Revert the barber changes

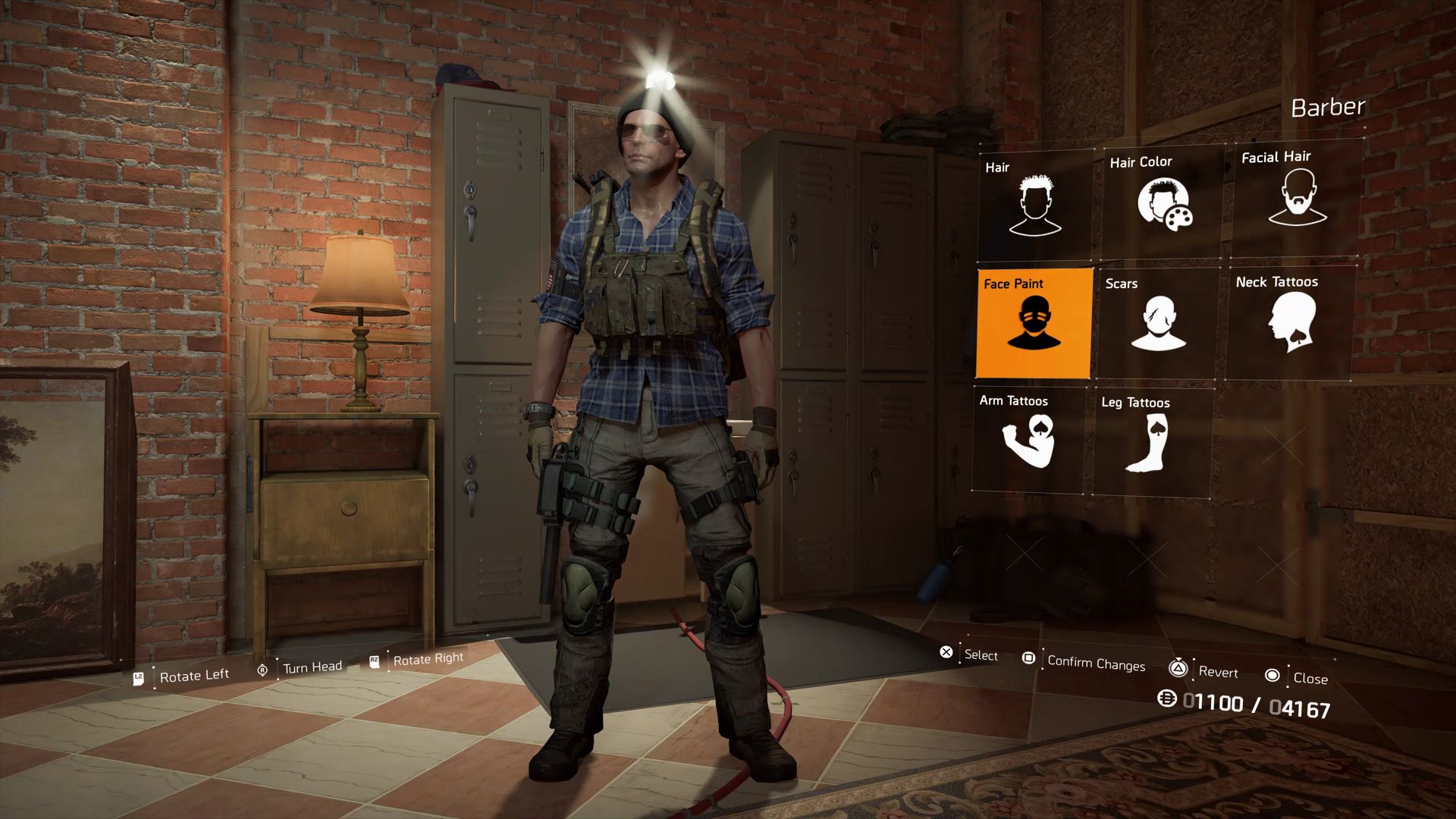point(1218,672)
